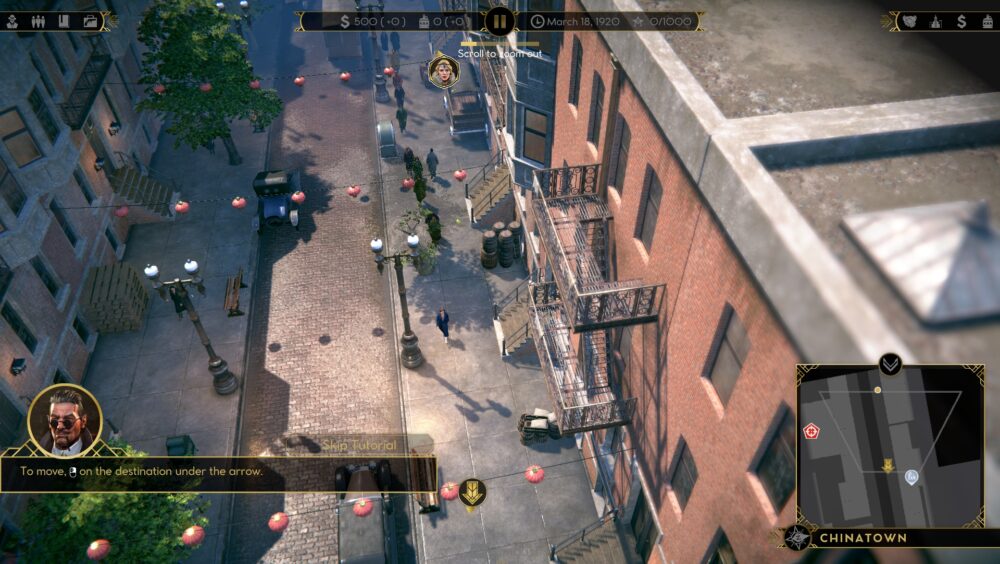Select the woman character portrait marker
The height and width of the screenshot is (564, 1000).
441,70
